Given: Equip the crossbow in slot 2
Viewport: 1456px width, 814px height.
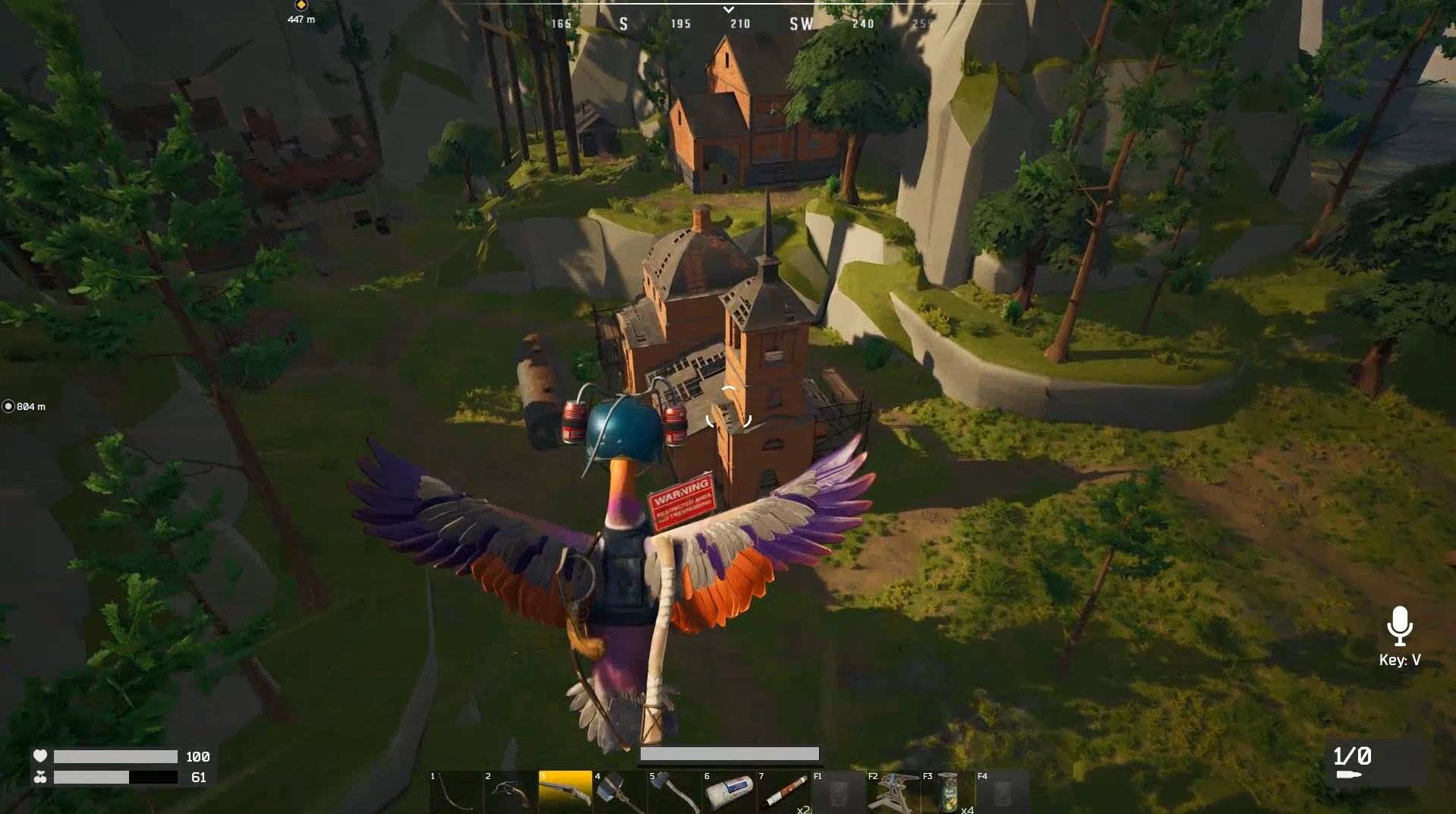Looking at the screenshot, I should (x=510, y=793).
